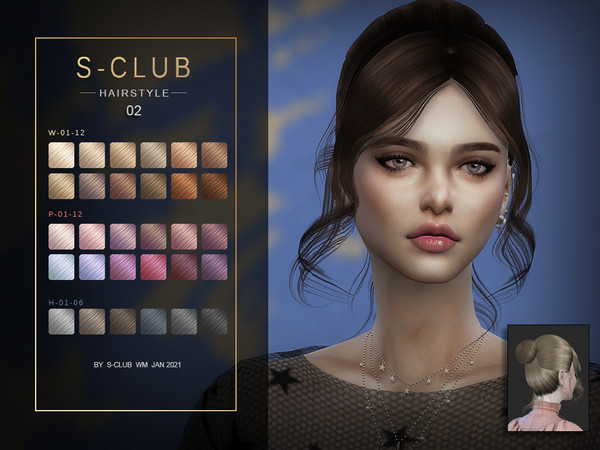Choose the bright copper orange hair swatch
Screen dimensions: 600x450
183,186
